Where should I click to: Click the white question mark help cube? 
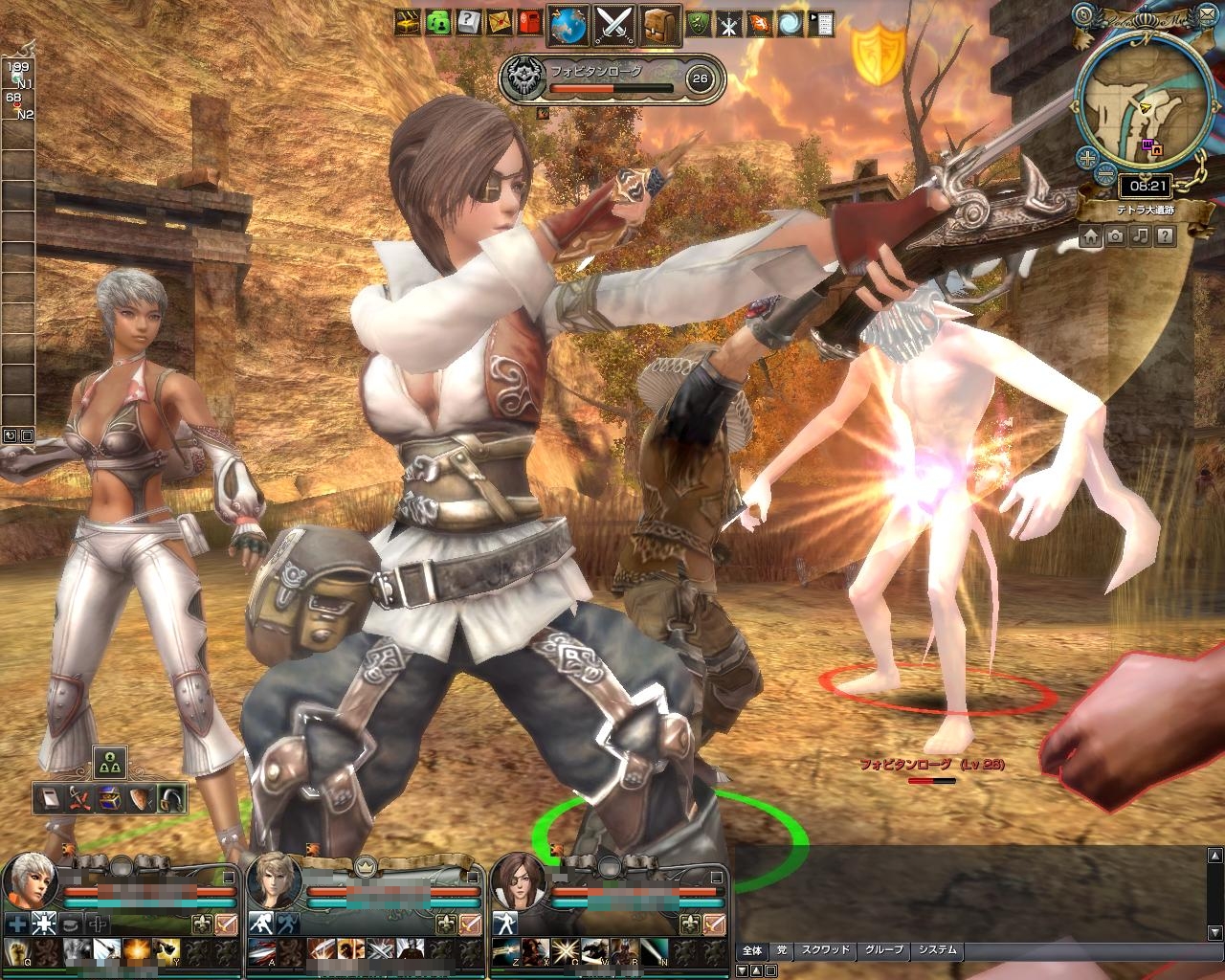[468, 22]
